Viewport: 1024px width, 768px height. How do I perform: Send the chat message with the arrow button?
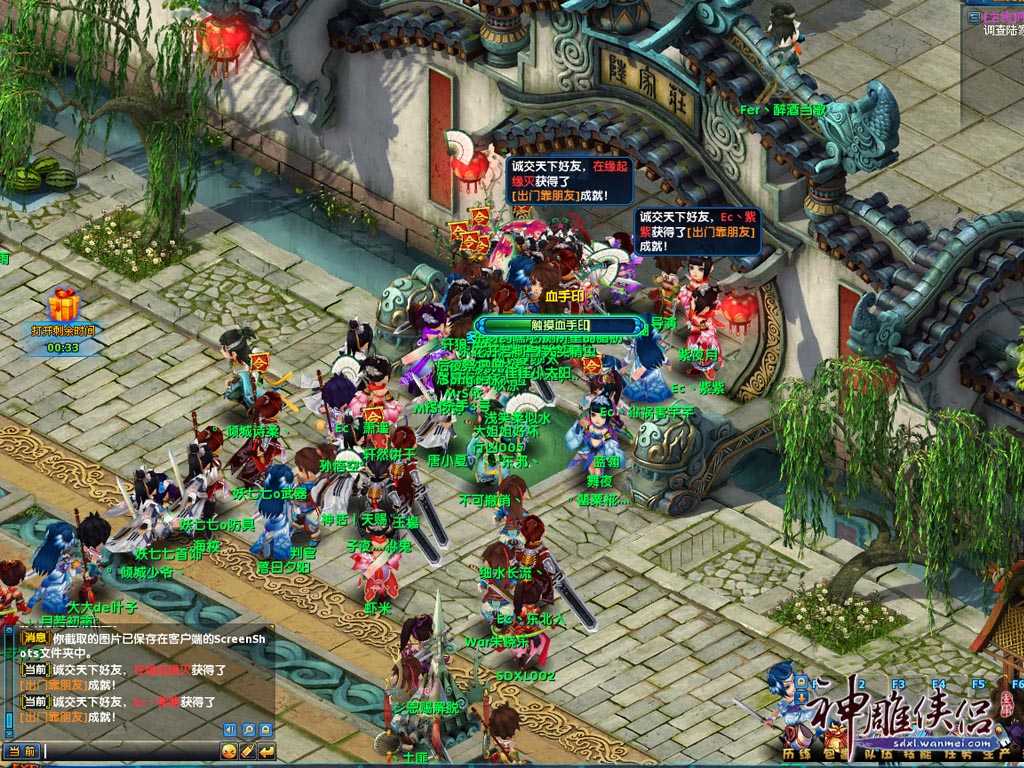click(x=267, y=751)
